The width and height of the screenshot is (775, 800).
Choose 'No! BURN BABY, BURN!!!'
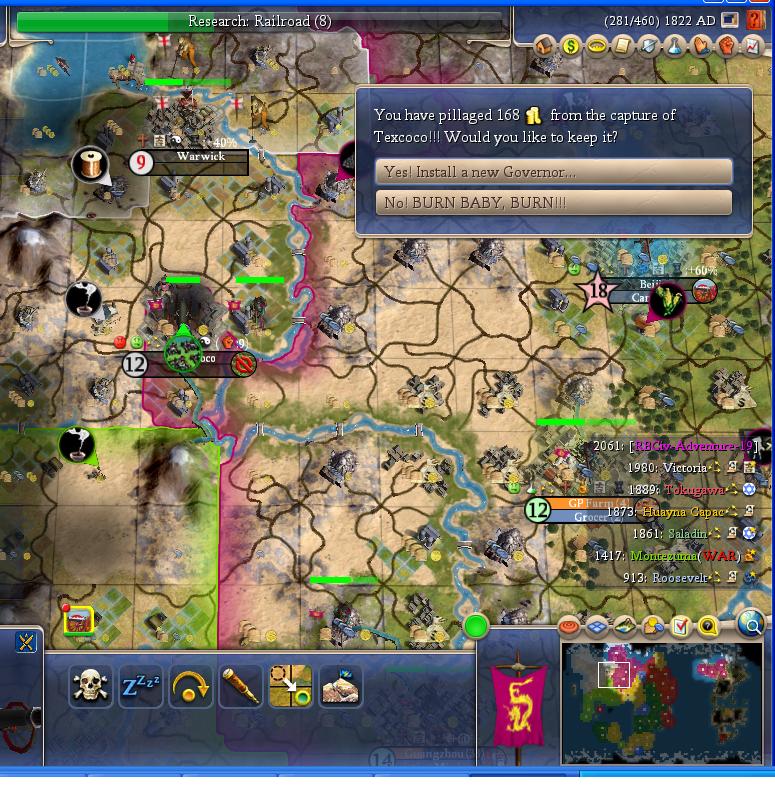click(x=554, y=203)
